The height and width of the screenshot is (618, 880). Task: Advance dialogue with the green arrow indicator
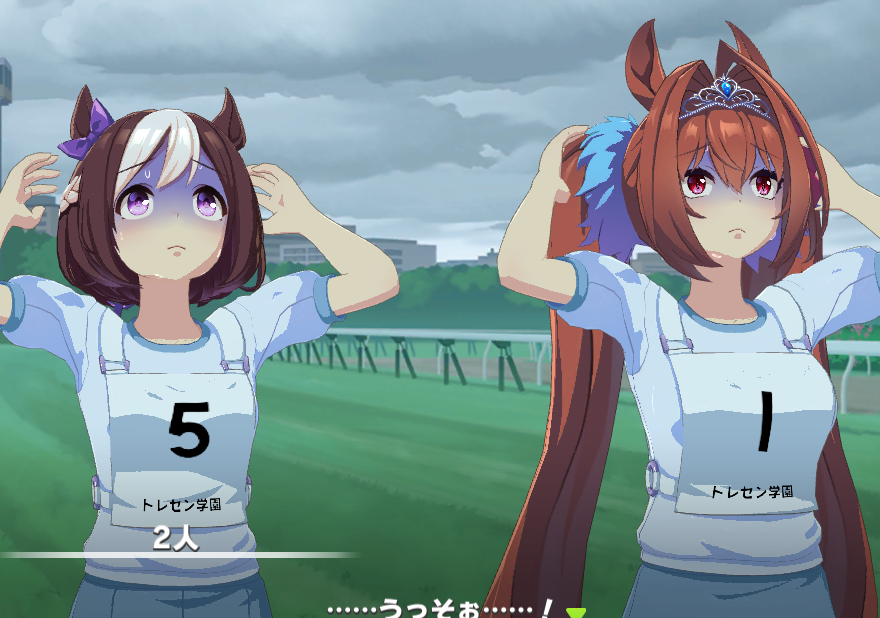pyautogui.click(x=574, y=611)
